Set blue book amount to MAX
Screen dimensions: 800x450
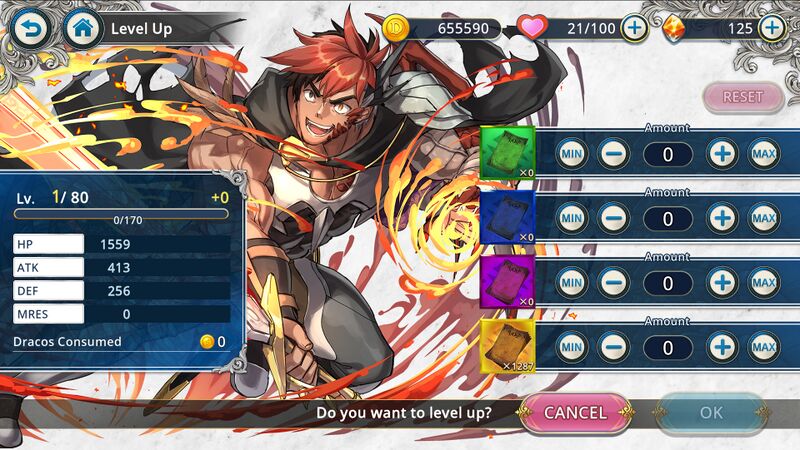(764, 218)
